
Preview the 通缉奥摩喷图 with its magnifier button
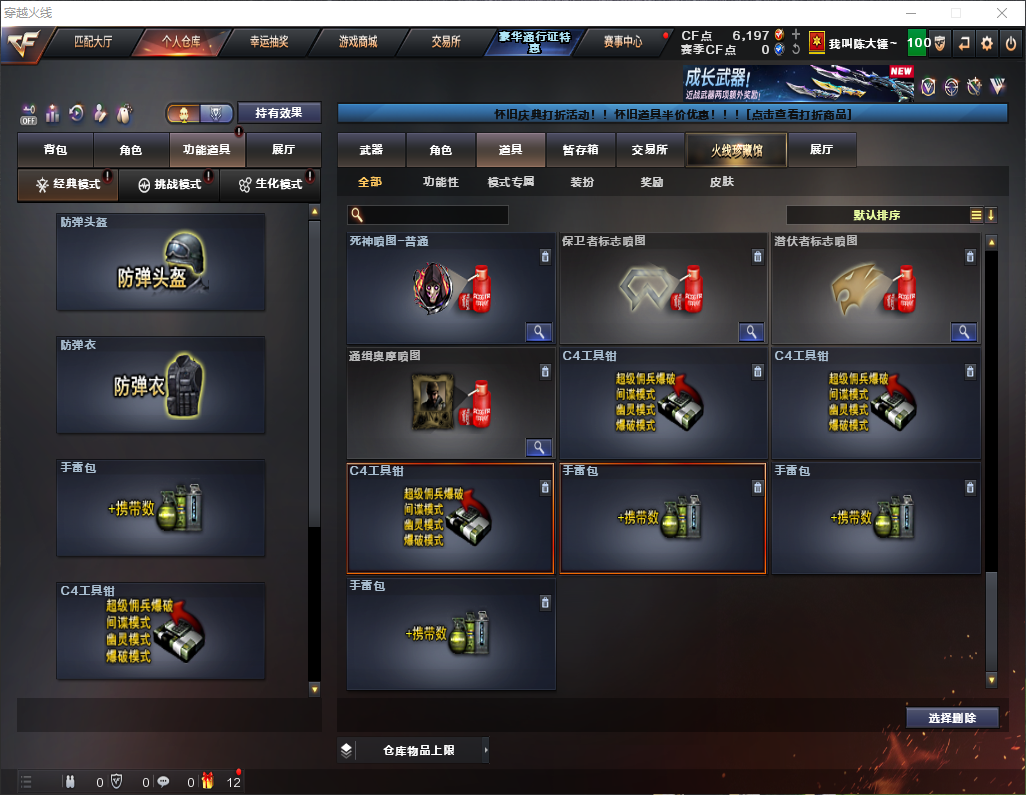pyautogui.click(x=539, y=447)
